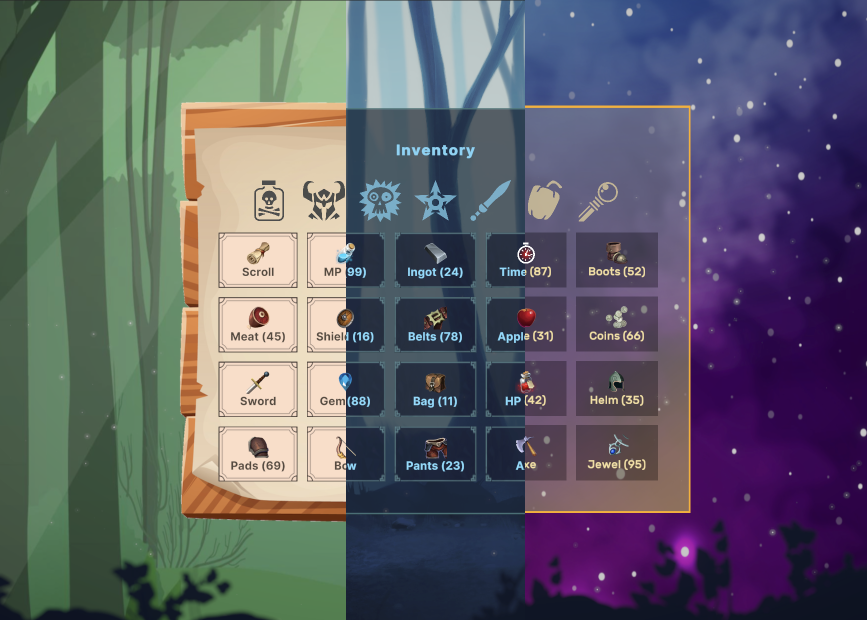The image size is (867, 620).
Task: Select the Pads (69) slot
Action: coord(258,454)
